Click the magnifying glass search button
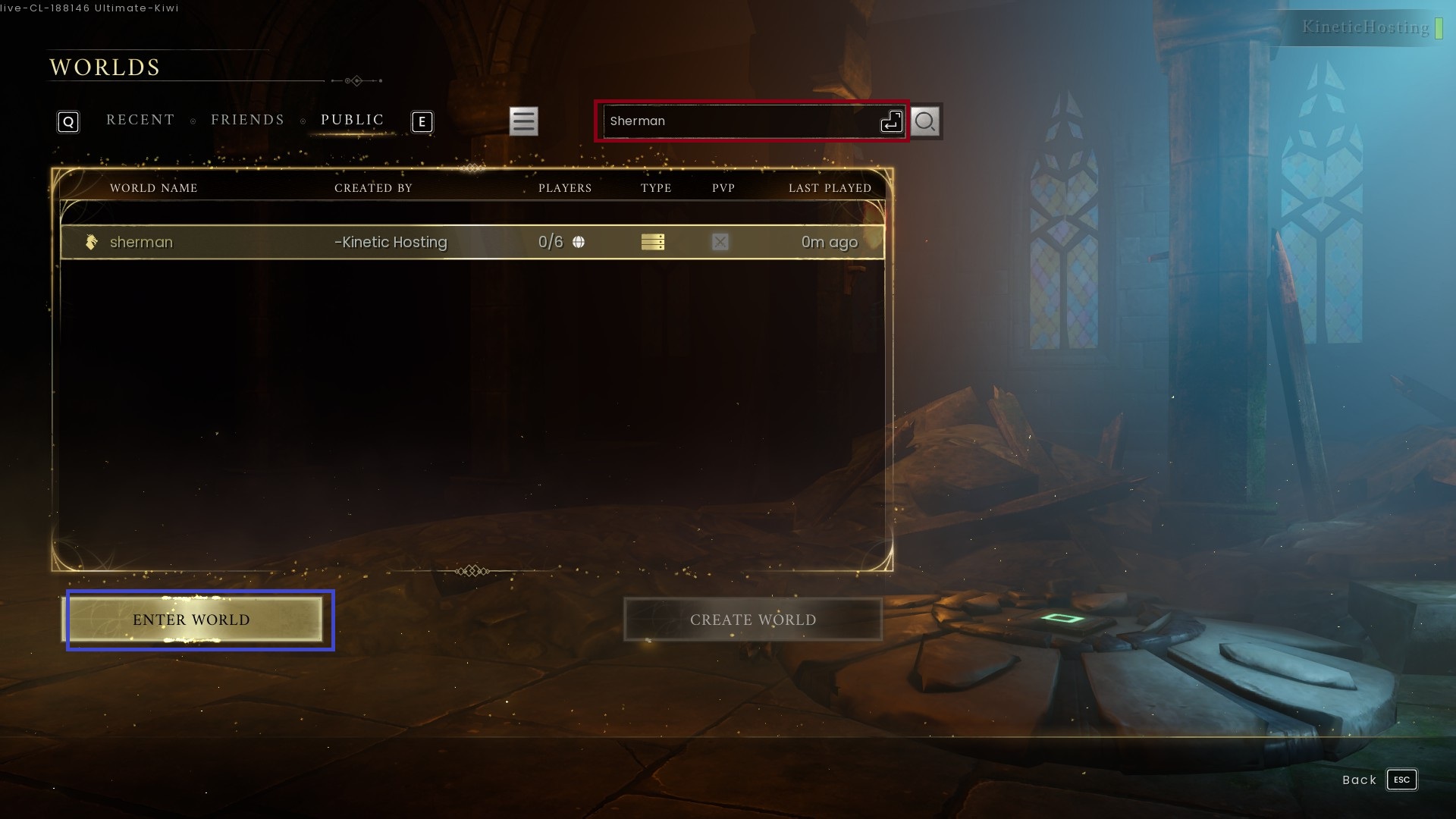The width and height of the screenshot is (1456, 819). (x=924, y=121)
